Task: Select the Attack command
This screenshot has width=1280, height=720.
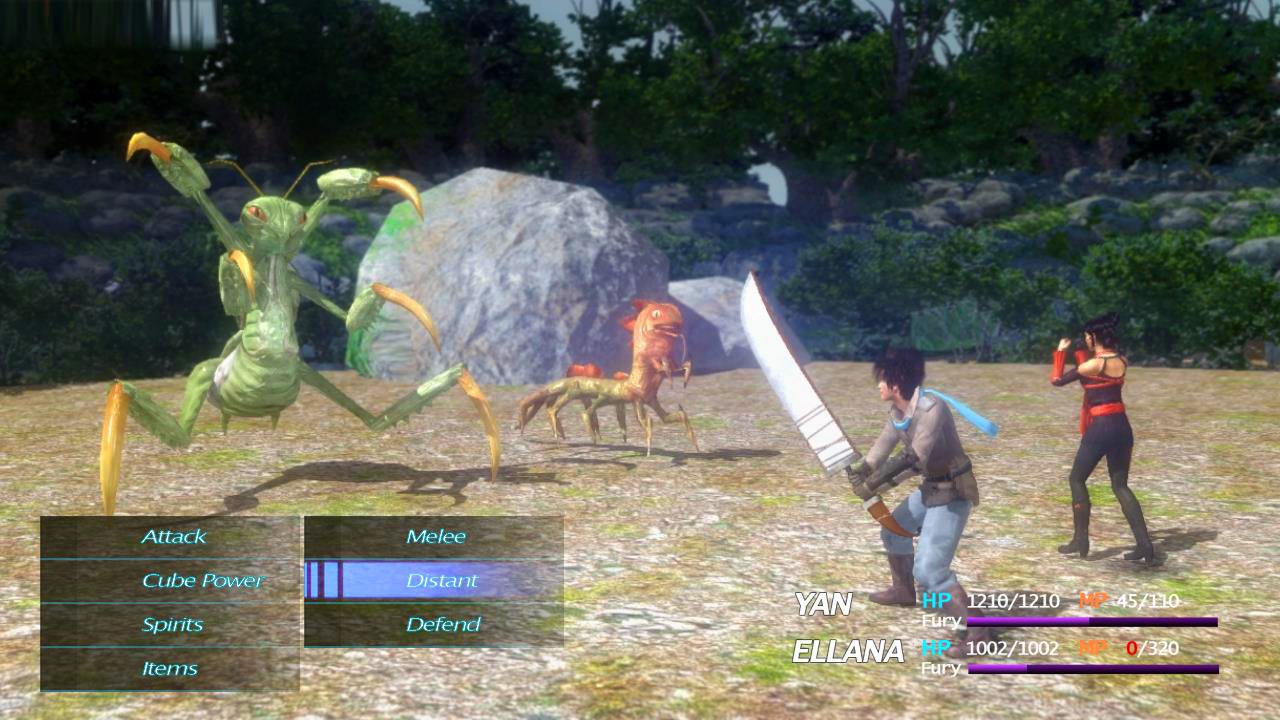Action: click(172, 537)
